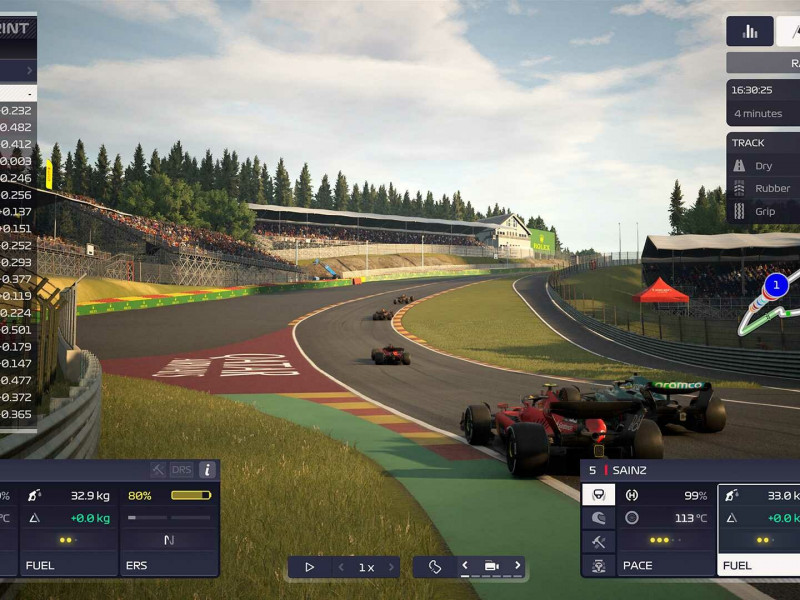The image size is (800, 600).
Task: Switch to the bar chart tab
Action: point(749,31)
